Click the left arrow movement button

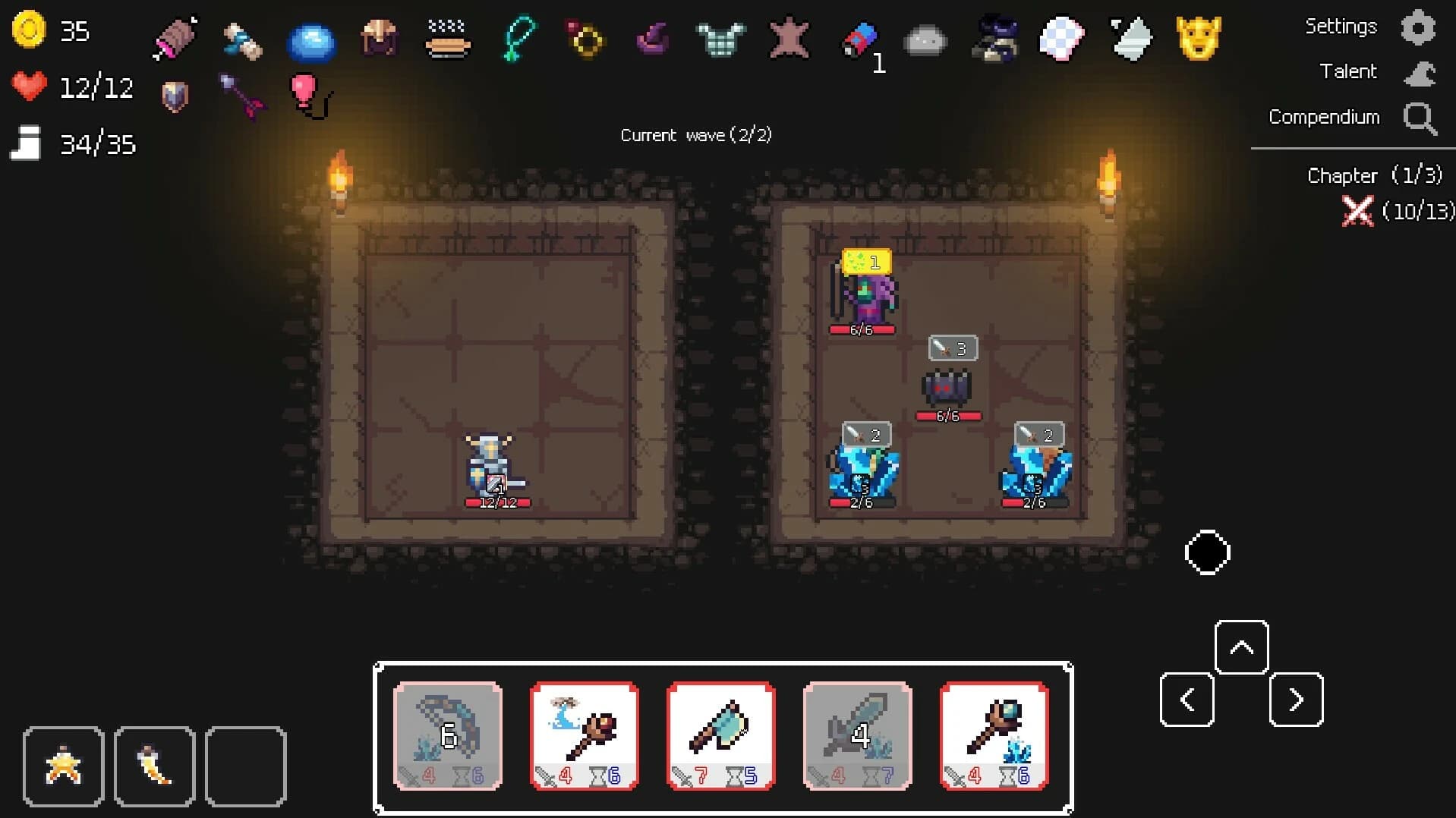(x=1187, y=699)
